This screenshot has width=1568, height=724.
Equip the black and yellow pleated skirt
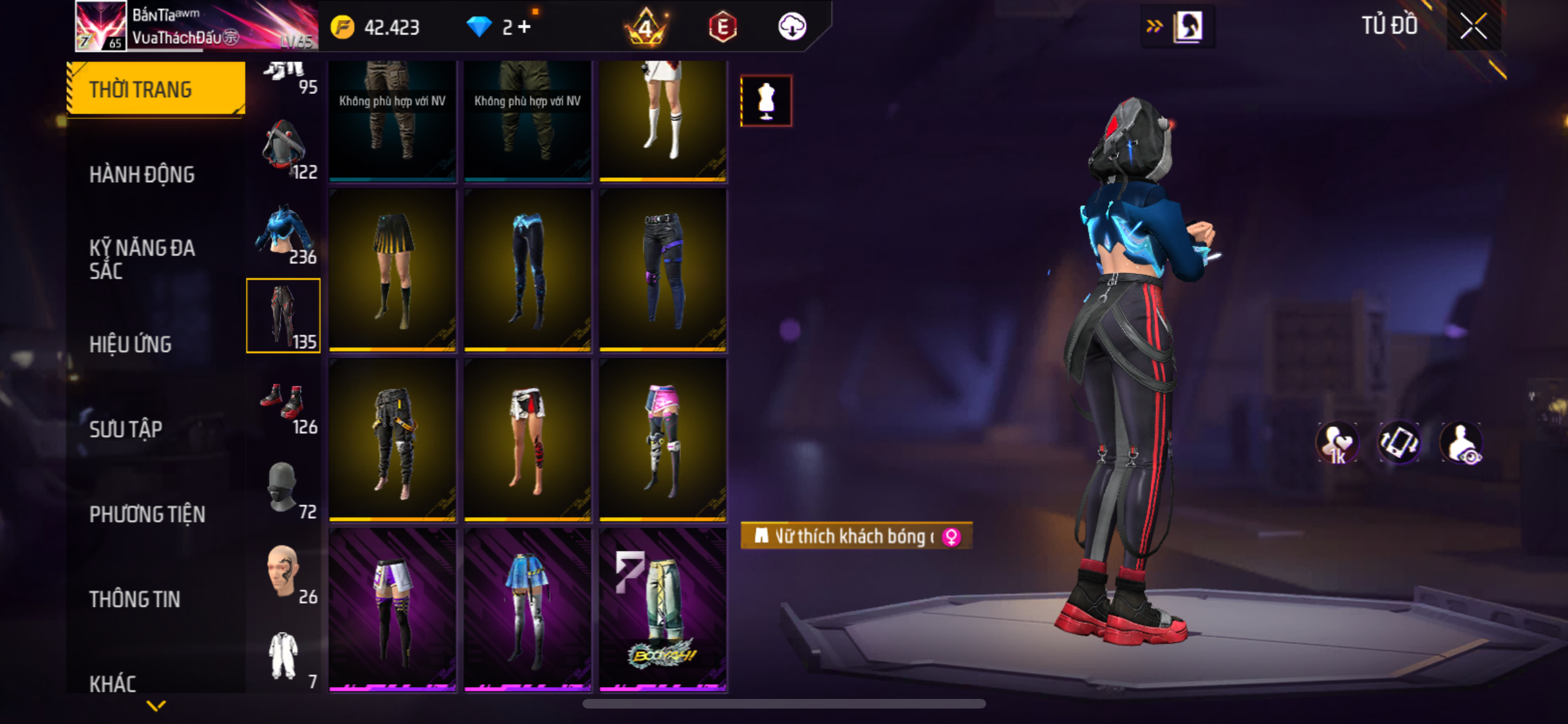[x=393, y=270]
